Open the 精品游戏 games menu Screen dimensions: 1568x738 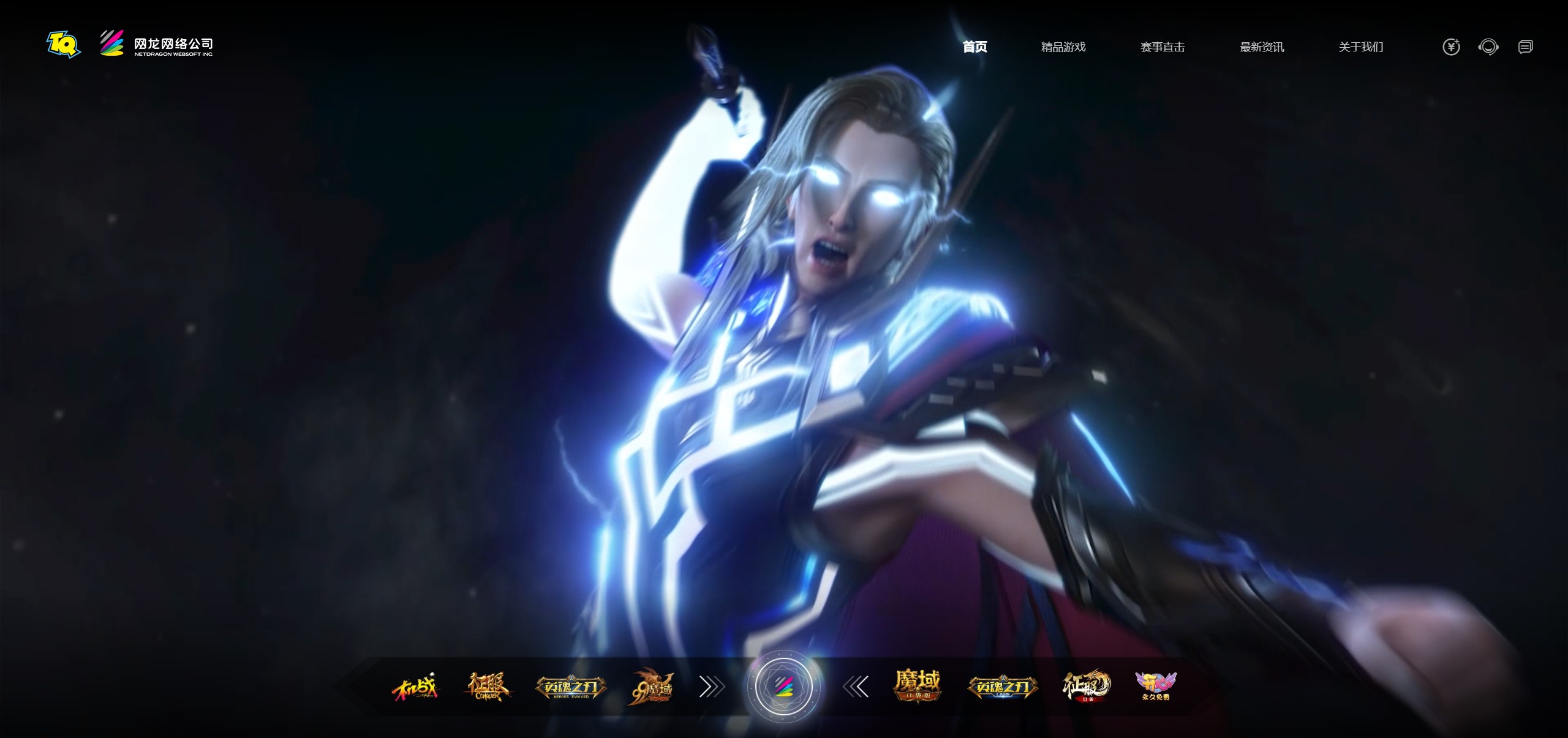1063,47
